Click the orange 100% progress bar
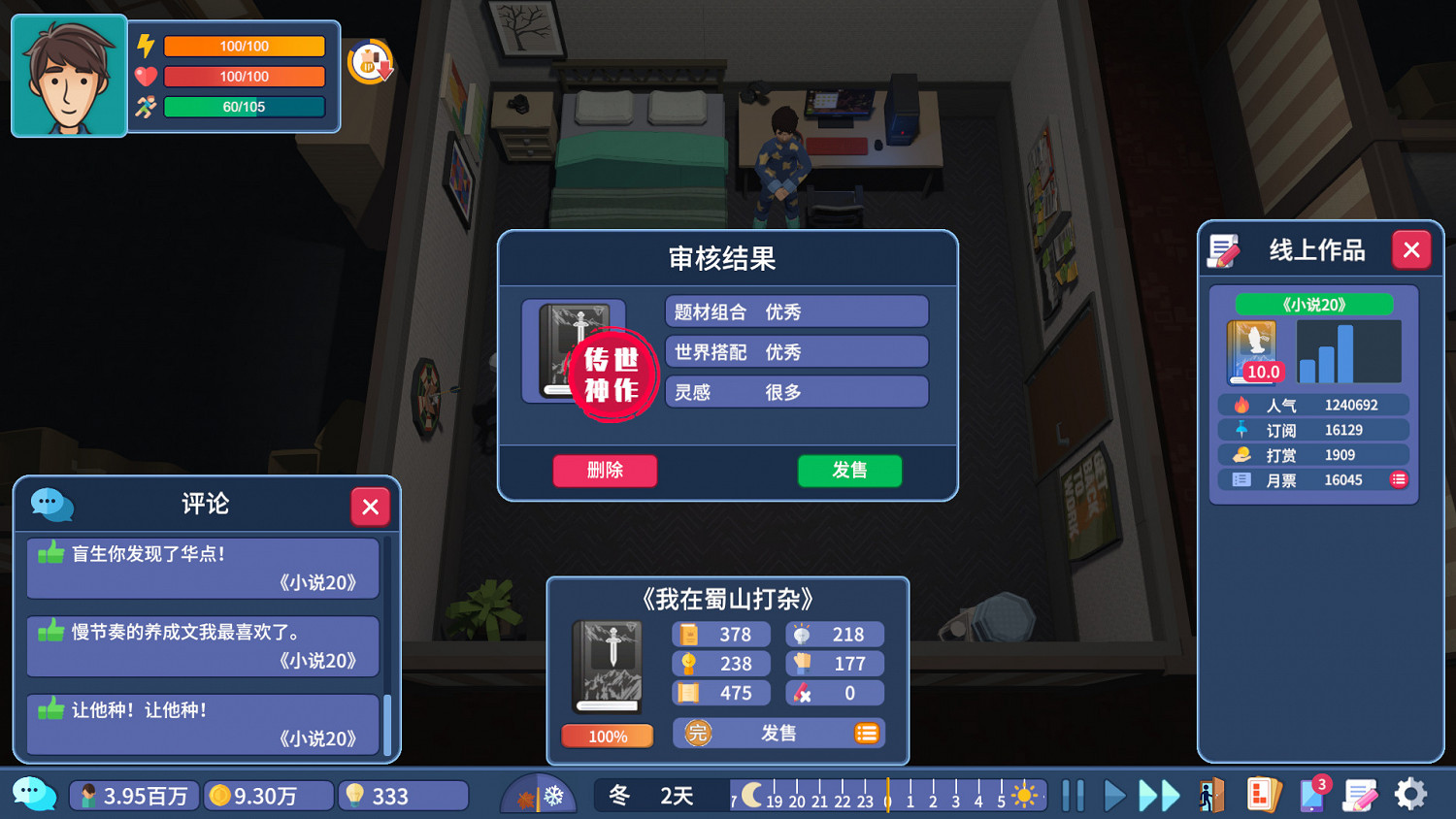The width and height of the screenshot is (1456, 819). coord(607,737)
